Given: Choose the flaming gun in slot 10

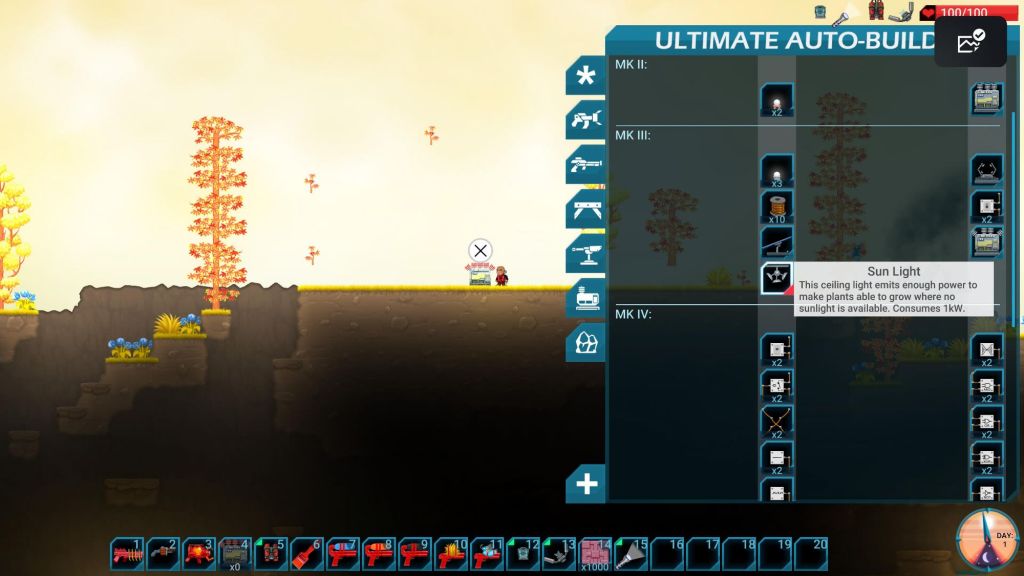Looking at the screenshot, I should pyautogui.click(x=451, y=553).
